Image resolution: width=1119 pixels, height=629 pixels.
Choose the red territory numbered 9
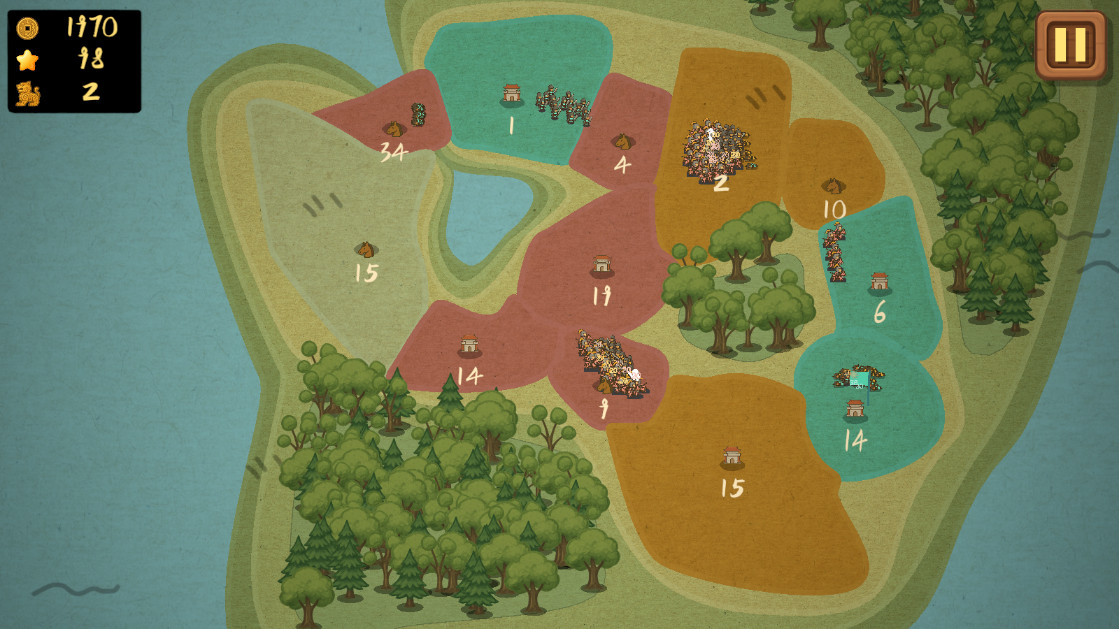[604, 388]
